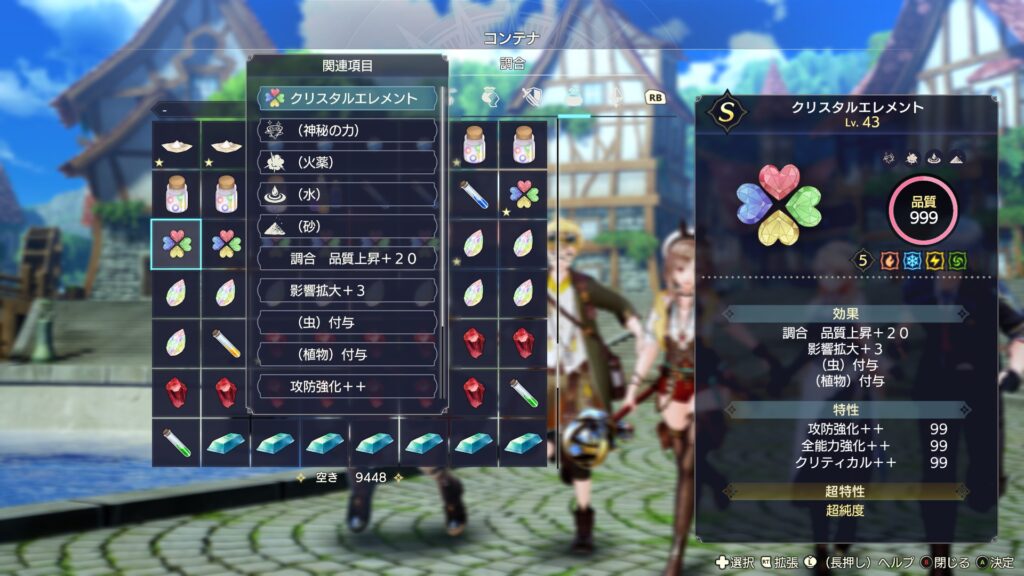Image resolution: width=1024 pixels, height=576 pixels.
Task: Select 攻防強化++ in the related items list
Action: click(347, 386)
